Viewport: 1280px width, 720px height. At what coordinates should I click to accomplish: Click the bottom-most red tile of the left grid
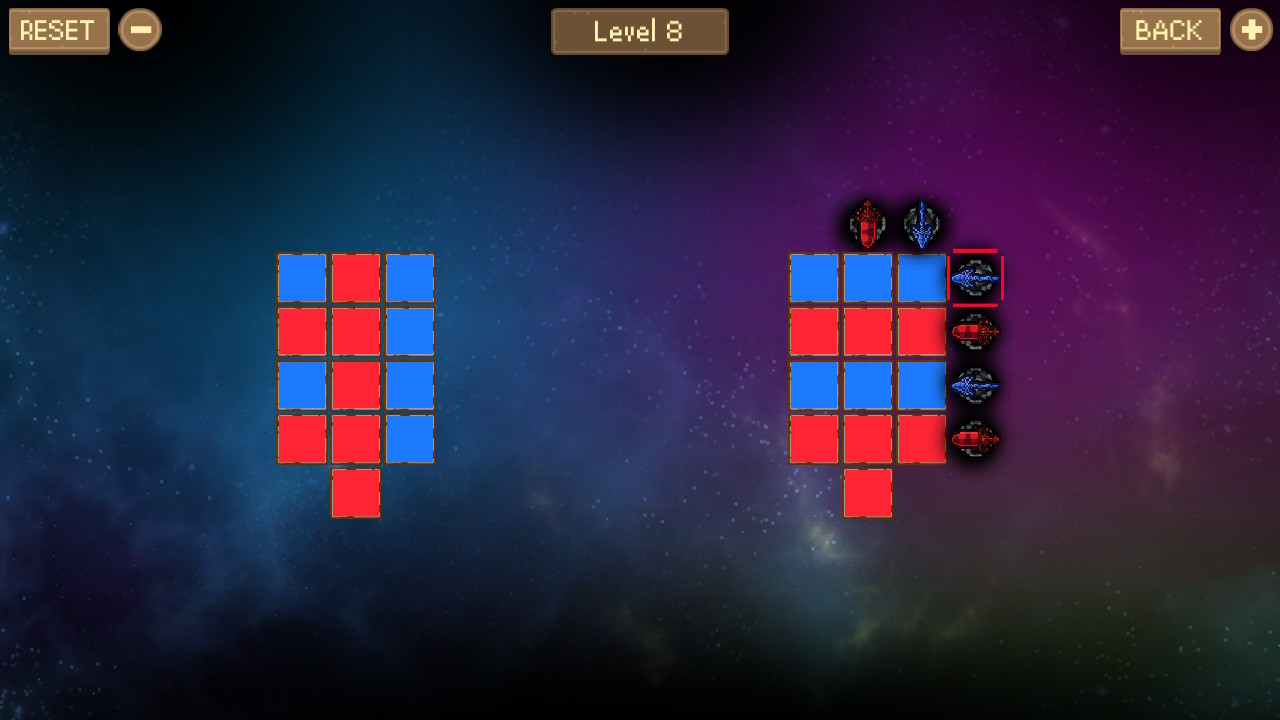point(355,492)
